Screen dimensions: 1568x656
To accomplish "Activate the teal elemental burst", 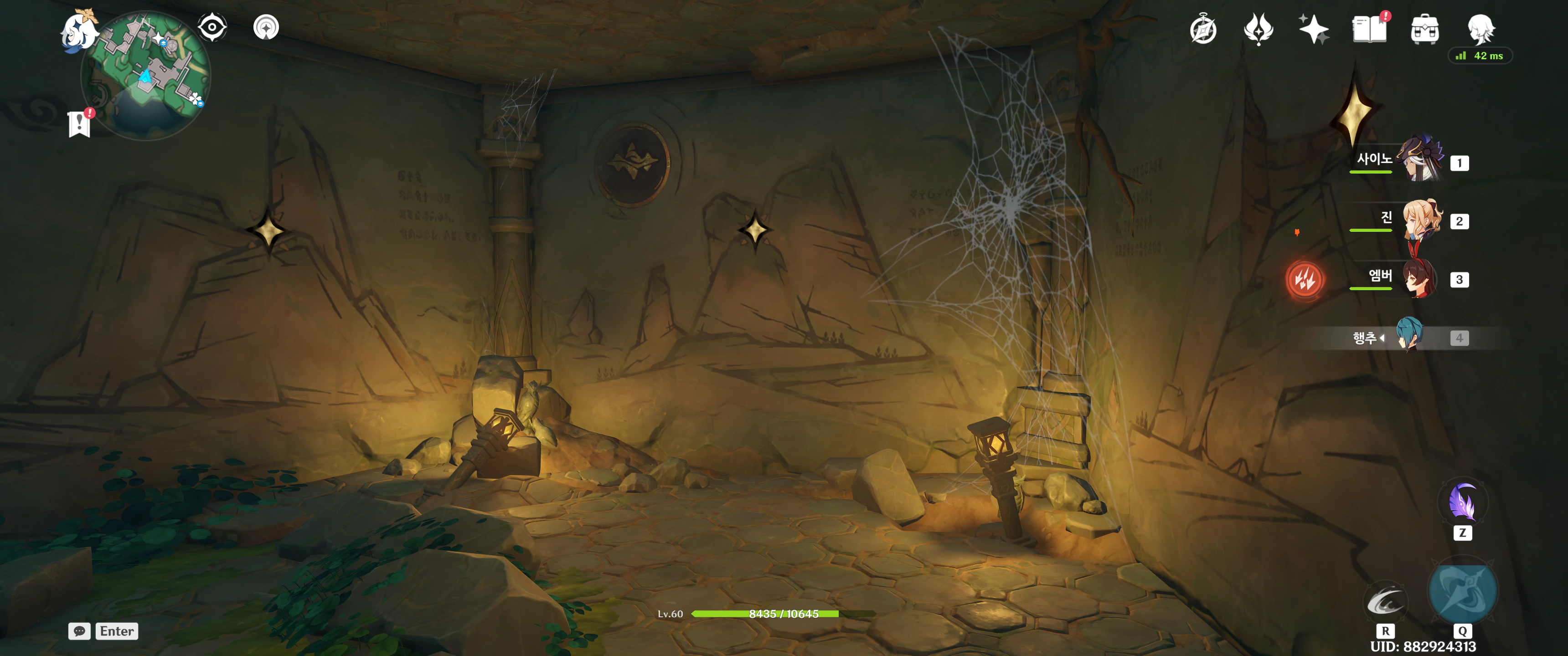I will [1462, 592].
